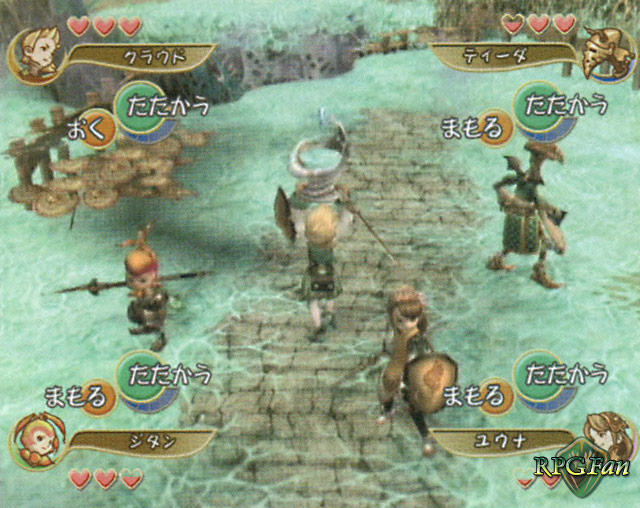The image size is (640, 508).
Task: Choose the おく command bubble
Action: click(x=87, y=131)
